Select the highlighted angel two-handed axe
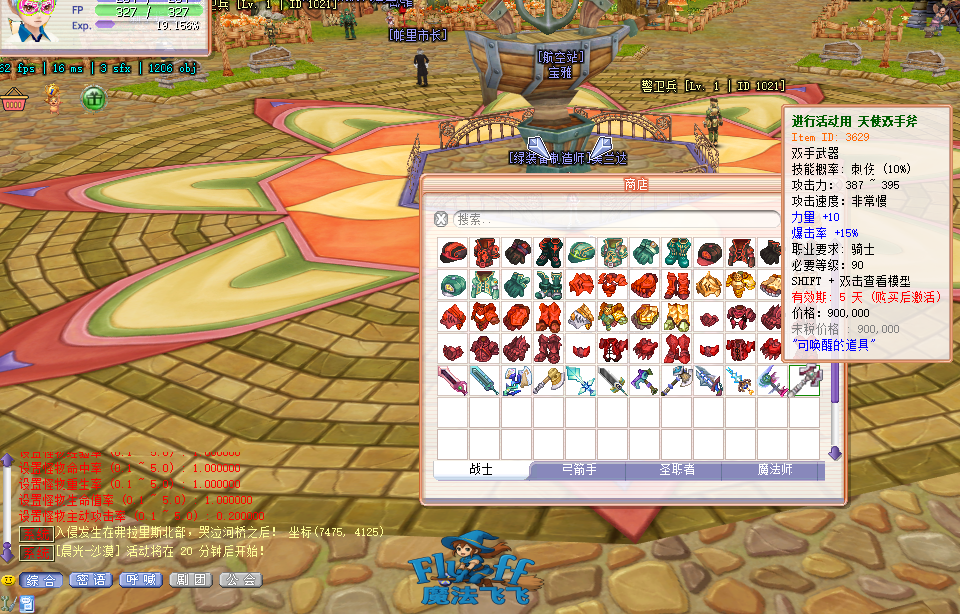This screenshot has height=614, width=960. (x=804, y=379)
